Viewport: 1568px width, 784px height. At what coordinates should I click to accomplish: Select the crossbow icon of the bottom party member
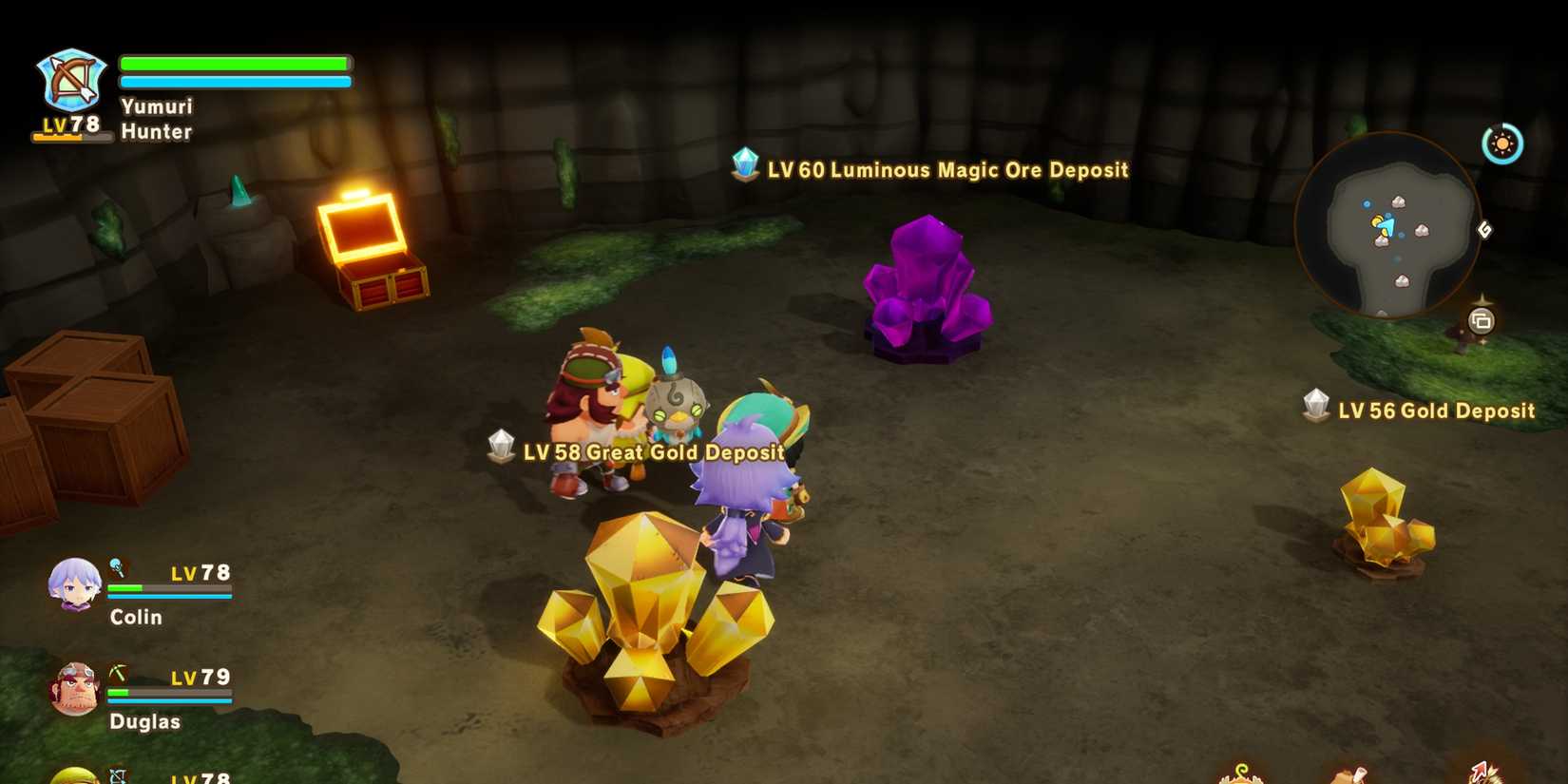click(x=118, y=774)
